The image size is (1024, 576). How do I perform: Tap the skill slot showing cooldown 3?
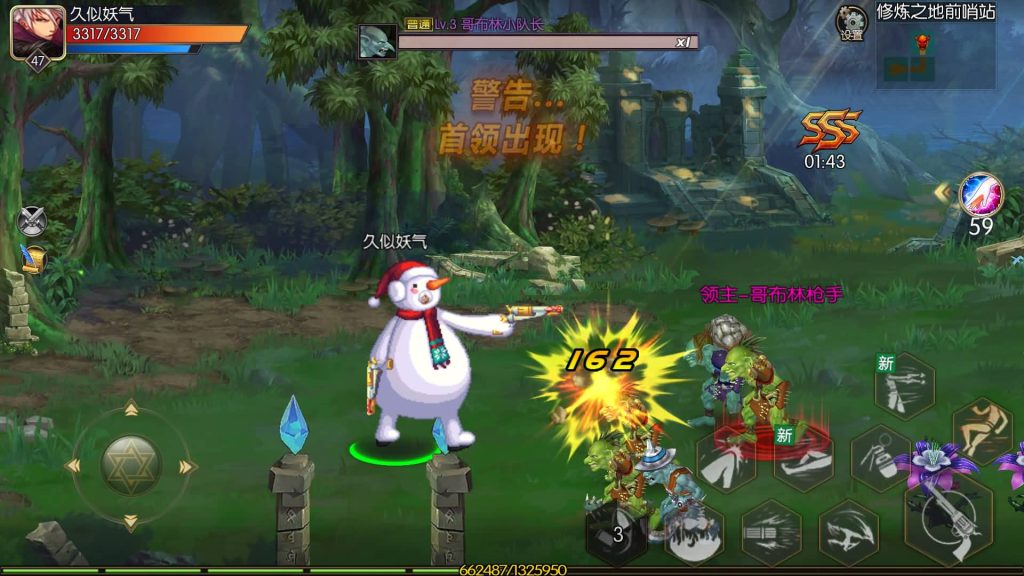click(616, 533)
